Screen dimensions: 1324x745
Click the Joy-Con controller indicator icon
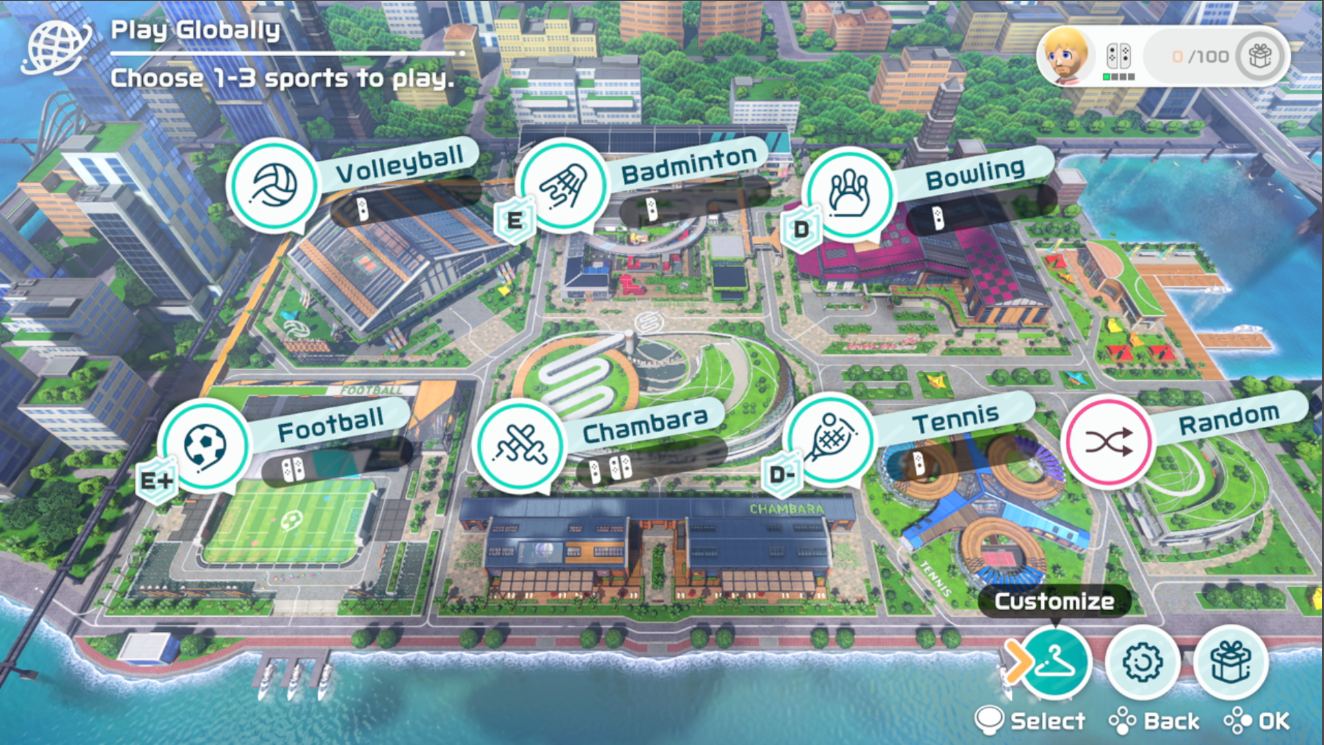click(x=1120, y=56)
